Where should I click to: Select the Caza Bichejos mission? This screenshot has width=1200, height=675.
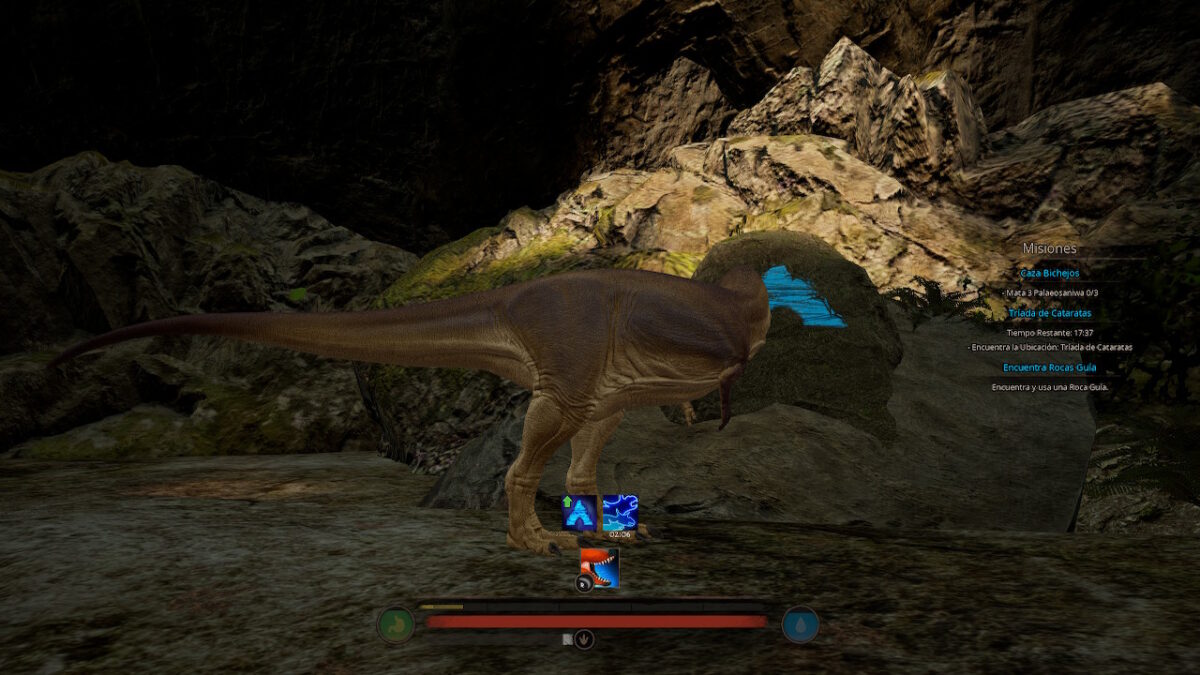pyautogui.click(x=1049, y=273)
